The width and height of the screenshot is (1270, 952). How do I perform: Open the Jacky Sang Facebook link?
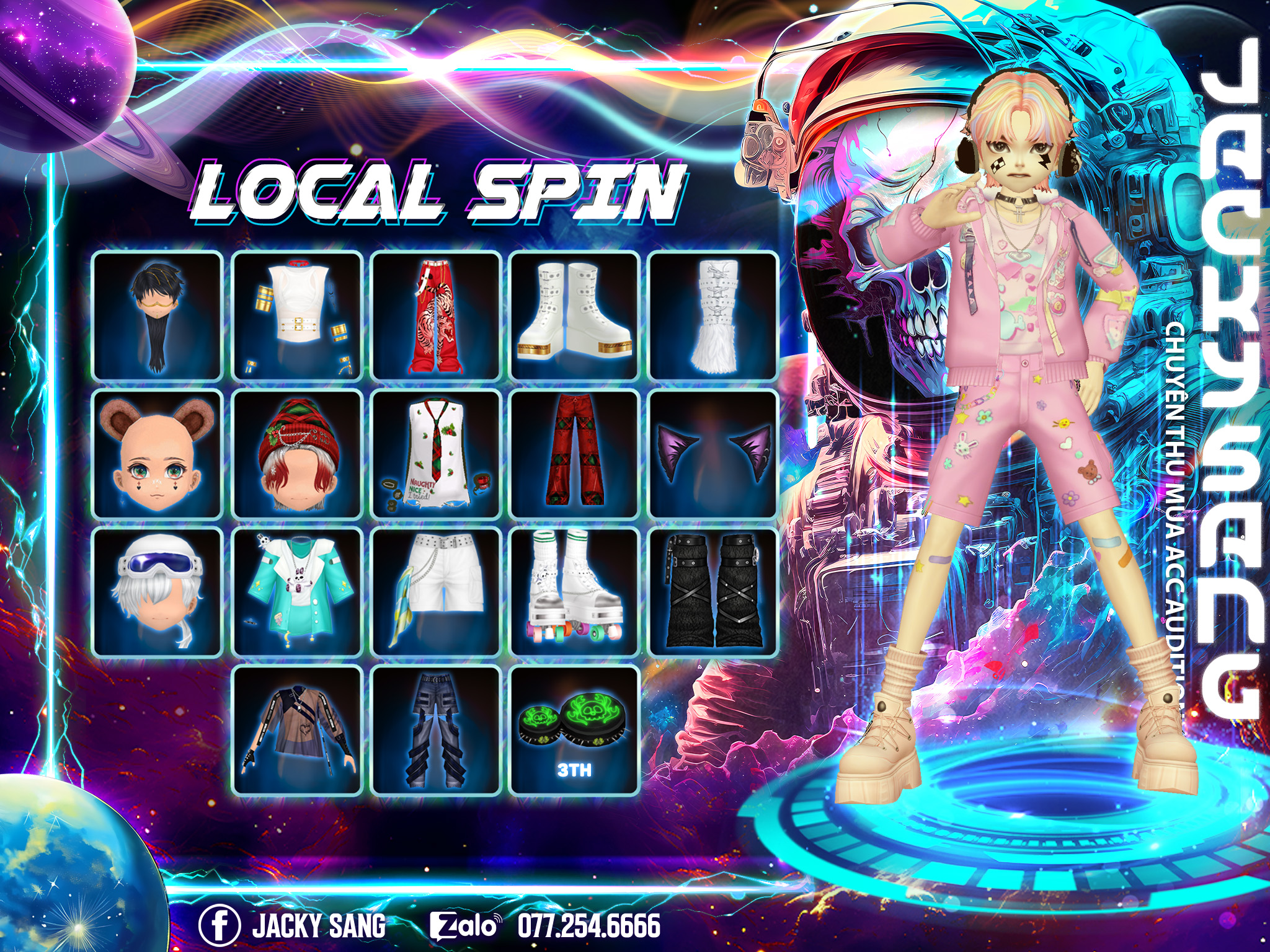[293, 925]
